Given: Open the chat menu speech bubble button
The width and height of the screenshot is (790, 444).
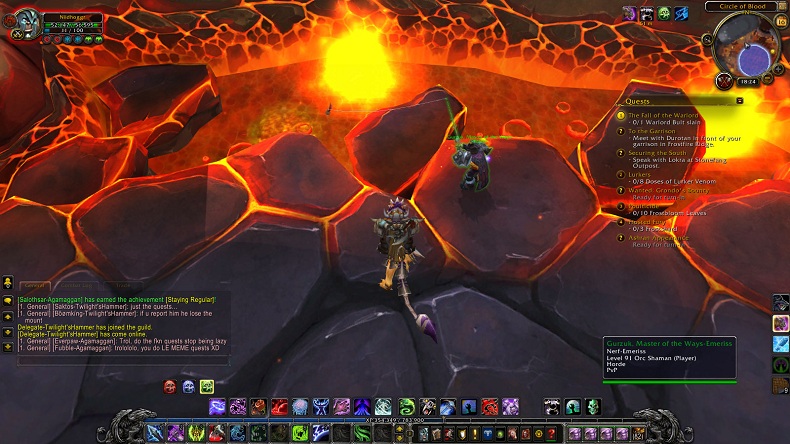Looking at the screenshot, I should [x=8, y=300].
